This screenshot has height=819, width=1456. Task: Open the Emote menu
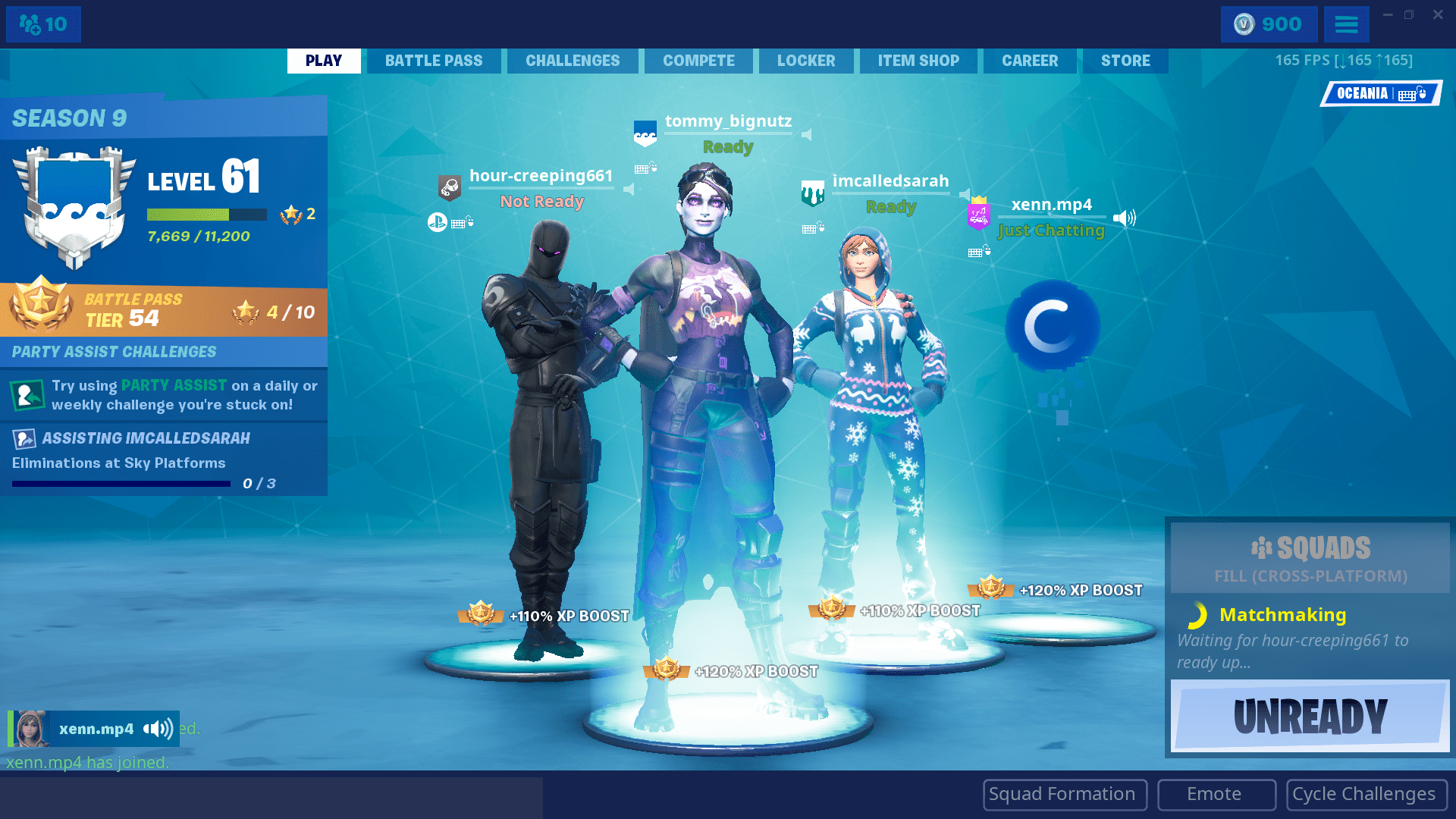1215,794
